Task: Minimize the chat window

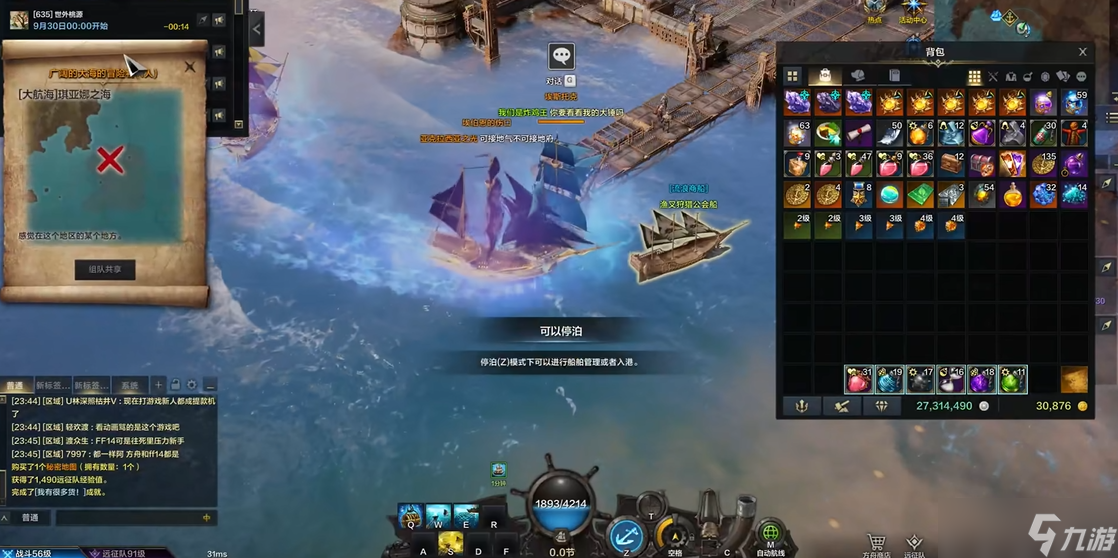Action: point(210,385)
